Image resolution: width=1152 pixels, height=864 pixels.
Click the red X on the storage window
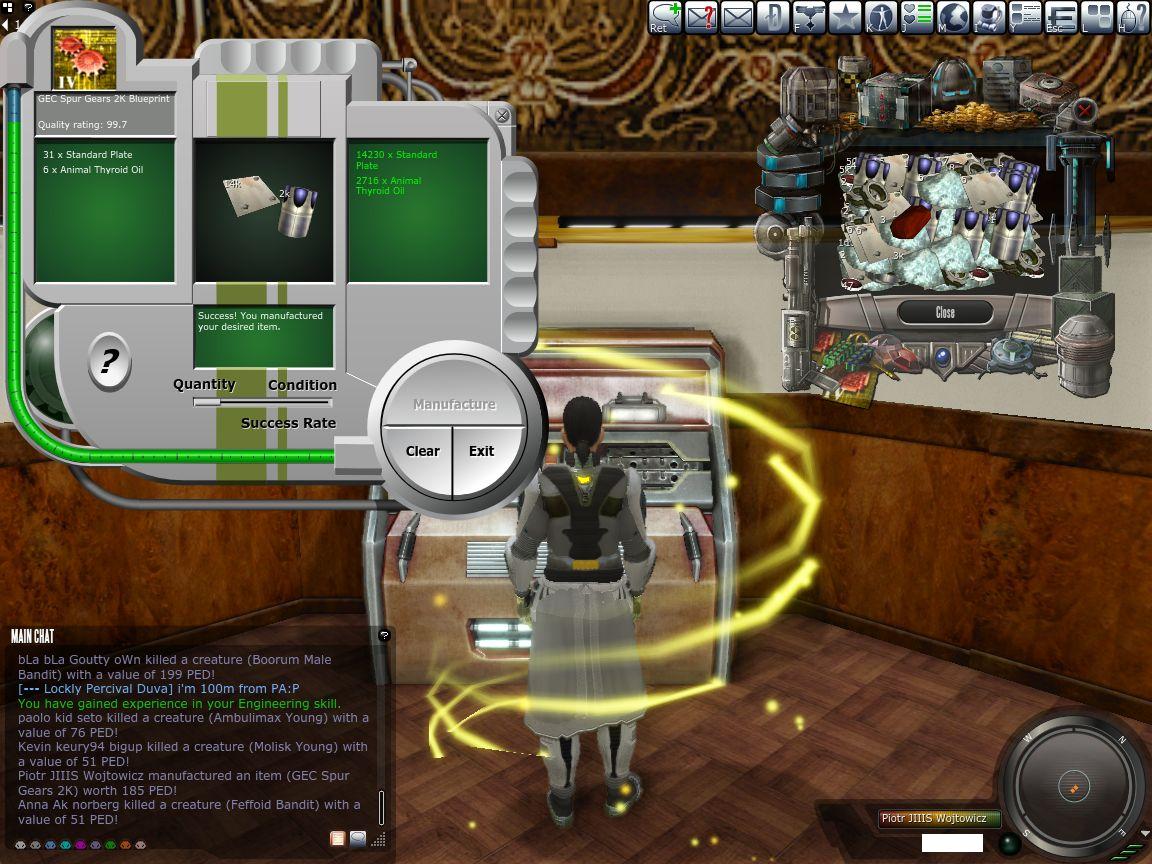1085,109
